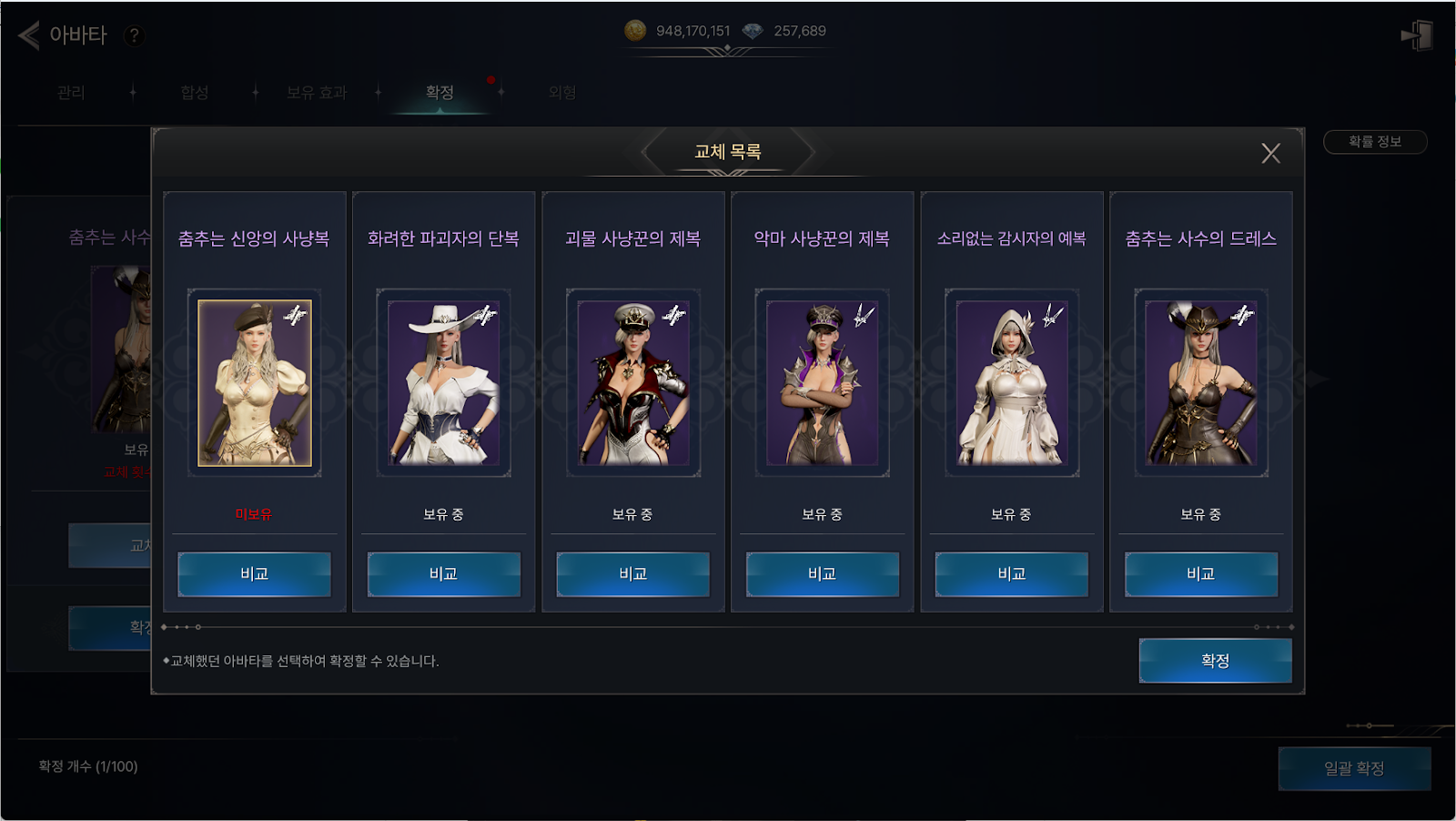This screenshot has width=1456, height=821.
Task: Compare the 소리없는 감시자의 예복 avatar
Action: 1012,574
